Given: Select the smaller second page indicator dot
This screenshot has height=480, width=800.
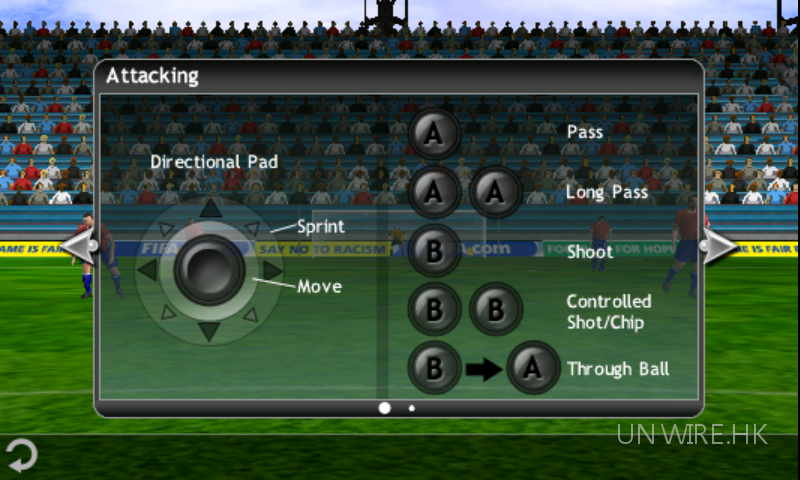Looking at the screenshot, I should pyautogui.click(x=411, y=408).
